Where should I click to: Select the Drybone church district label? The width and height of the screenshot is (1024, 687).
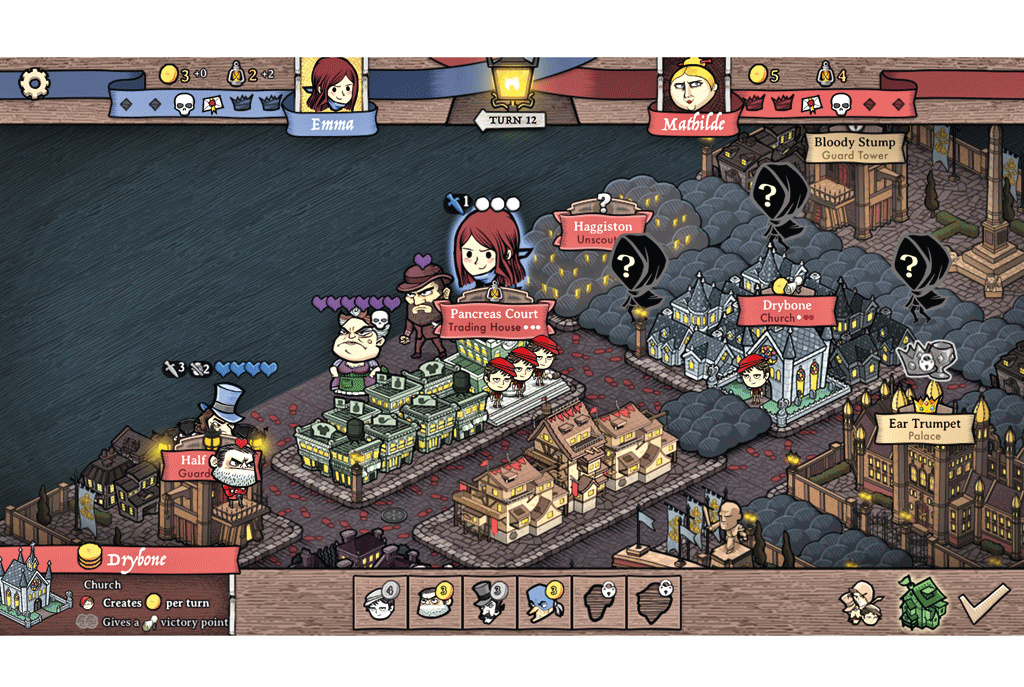[x=787, y=310]
